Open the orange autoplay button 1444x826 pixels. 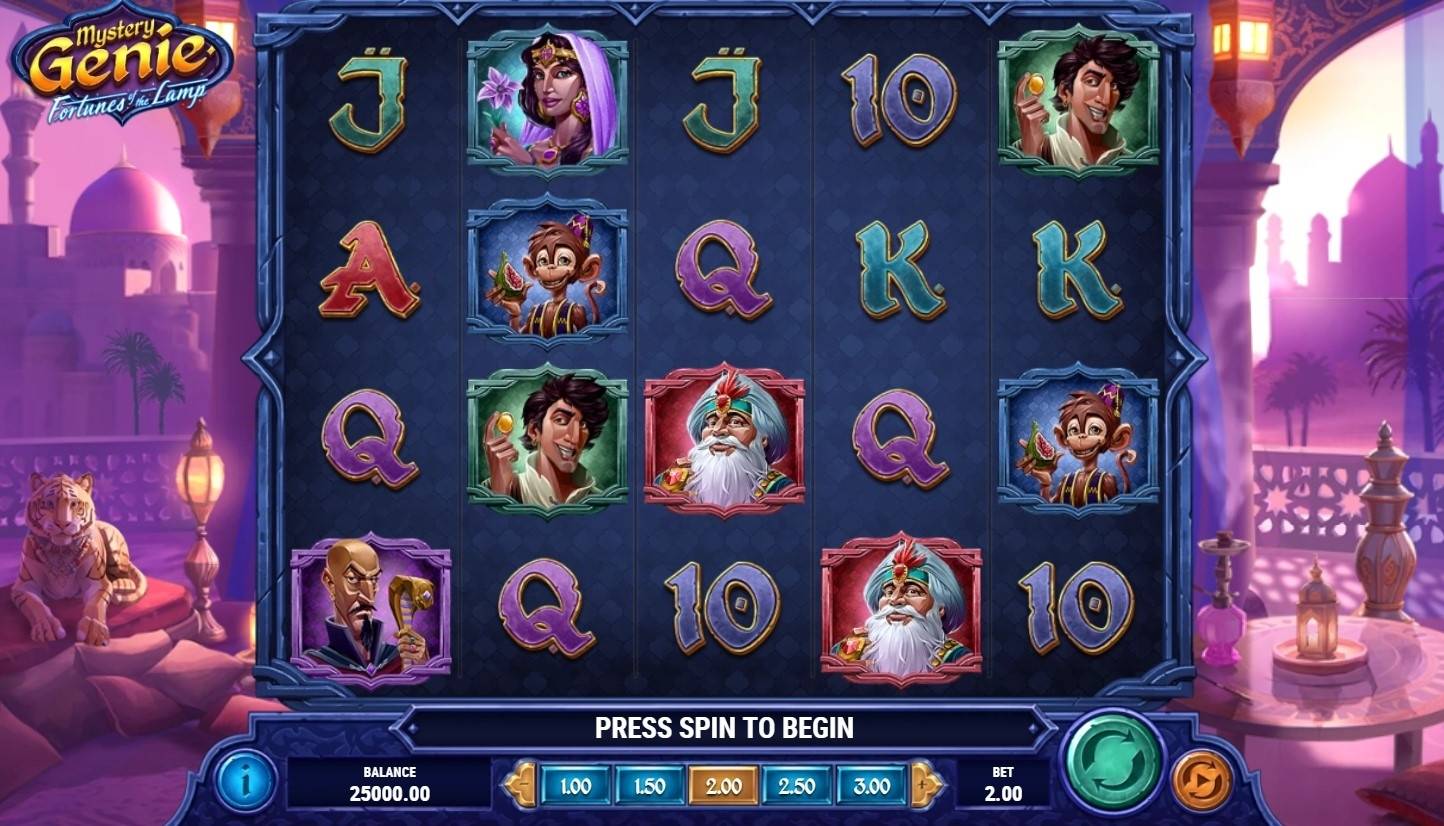(1201, 780)
